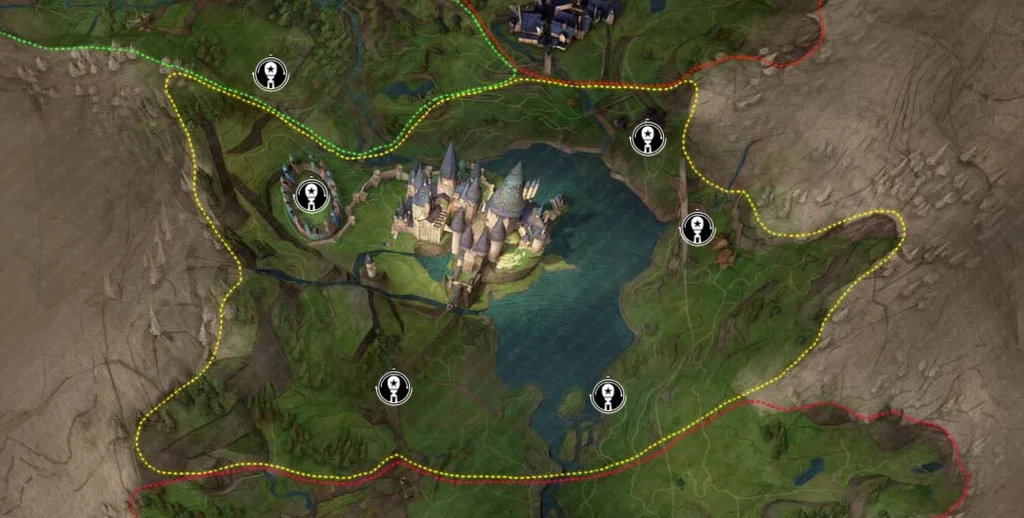The width and height of the screenshot is (1024, 518).
Task: Choose the marker at the lake's southern end
Action: click(607, 396)
